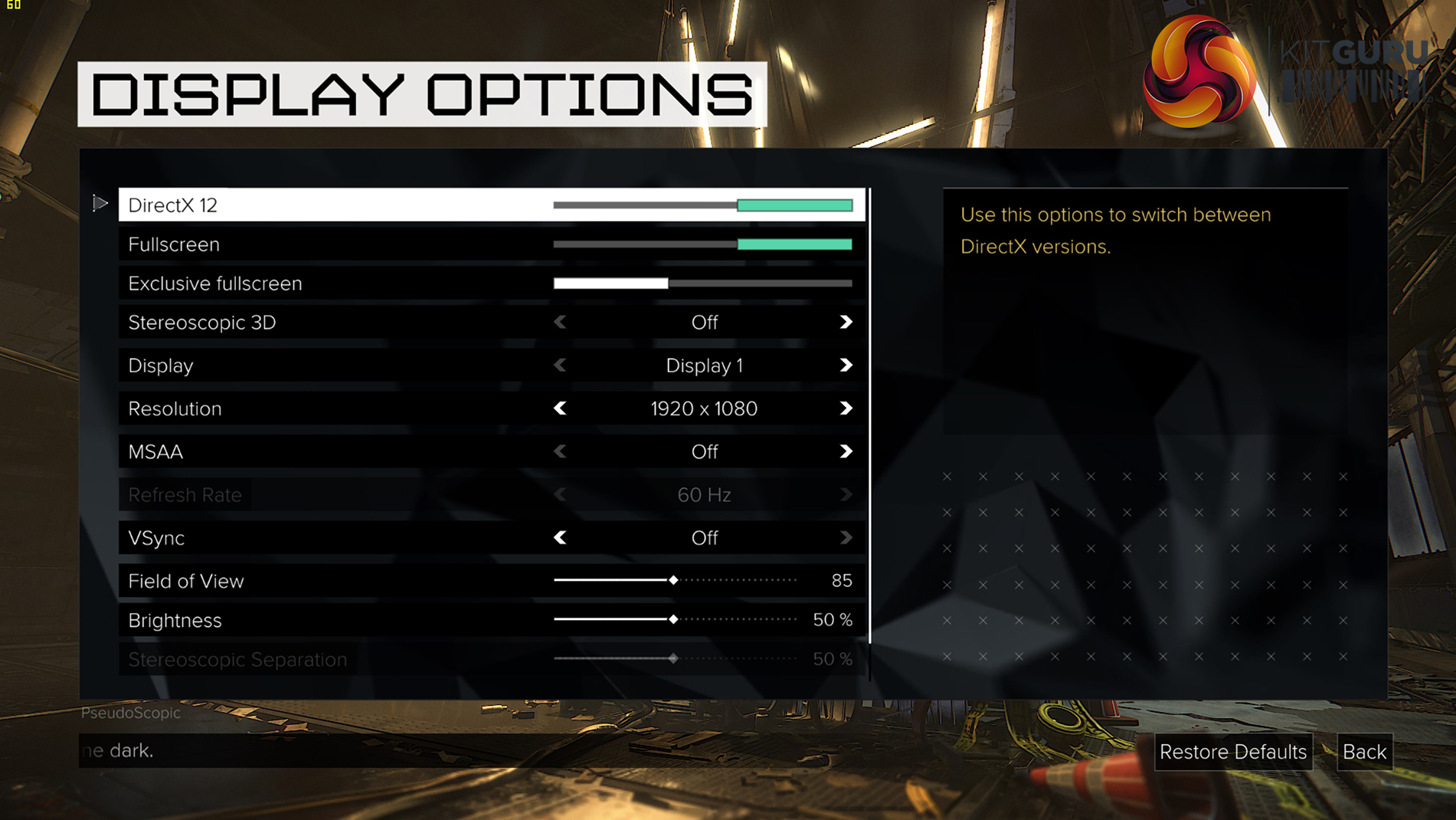Toggle the Fullscreen setting
1456x820 pixels.
click(702, 244)
